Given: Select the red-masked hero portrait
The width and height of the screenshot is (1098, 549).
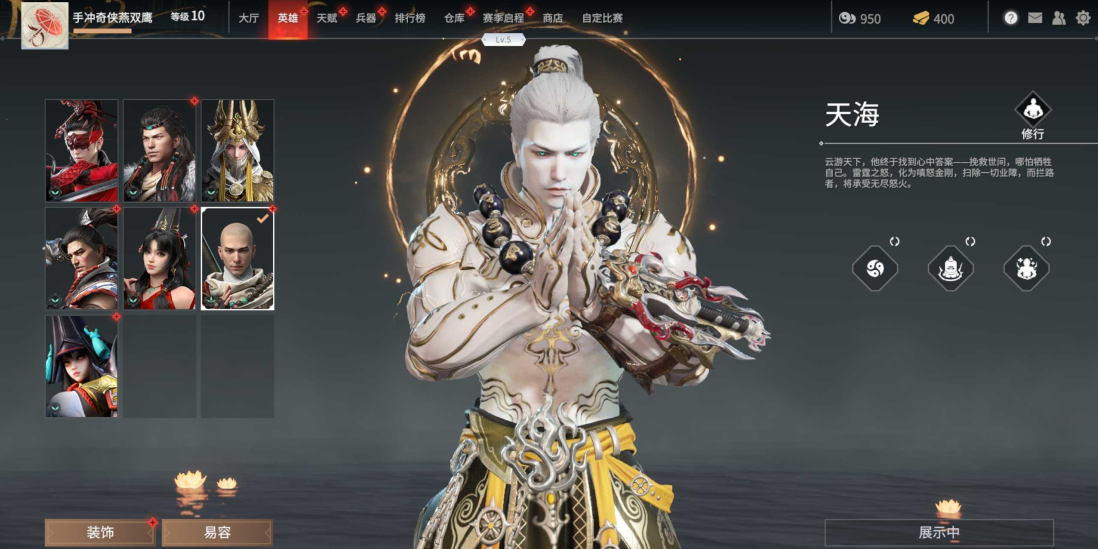Looking at the screenshot, I should coord(81,150).
